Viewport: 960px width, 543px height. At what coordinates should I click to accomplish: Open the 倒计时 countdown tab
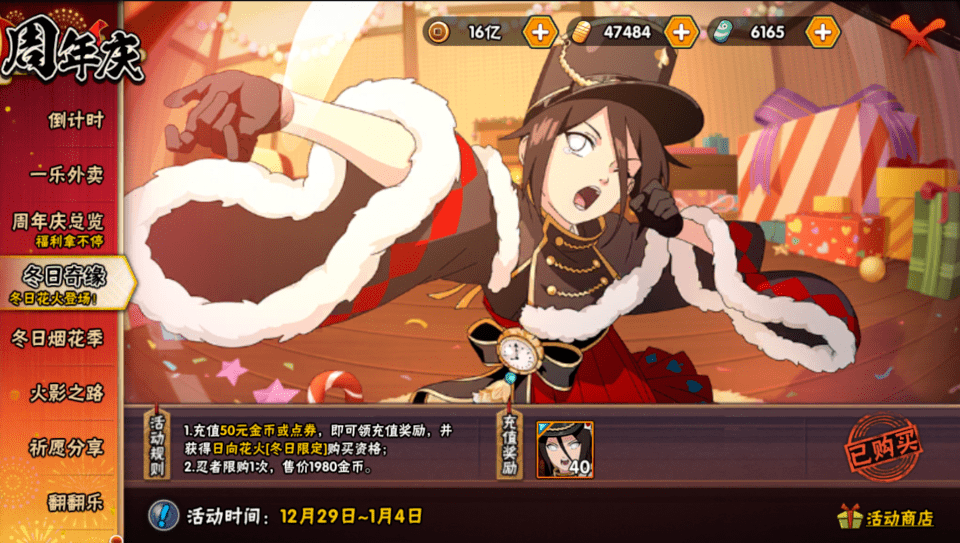click(74, 120)
